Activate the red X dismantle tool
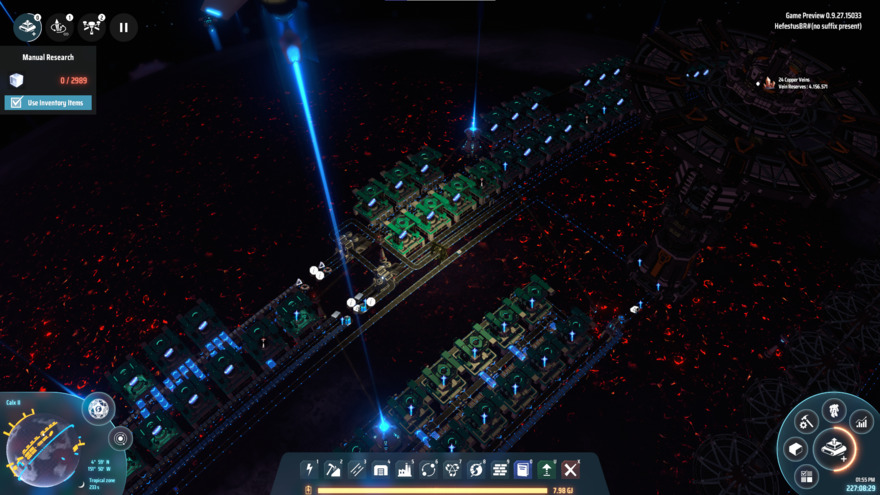The height and width of the screenshot is (495, 880). pos(571,469)
